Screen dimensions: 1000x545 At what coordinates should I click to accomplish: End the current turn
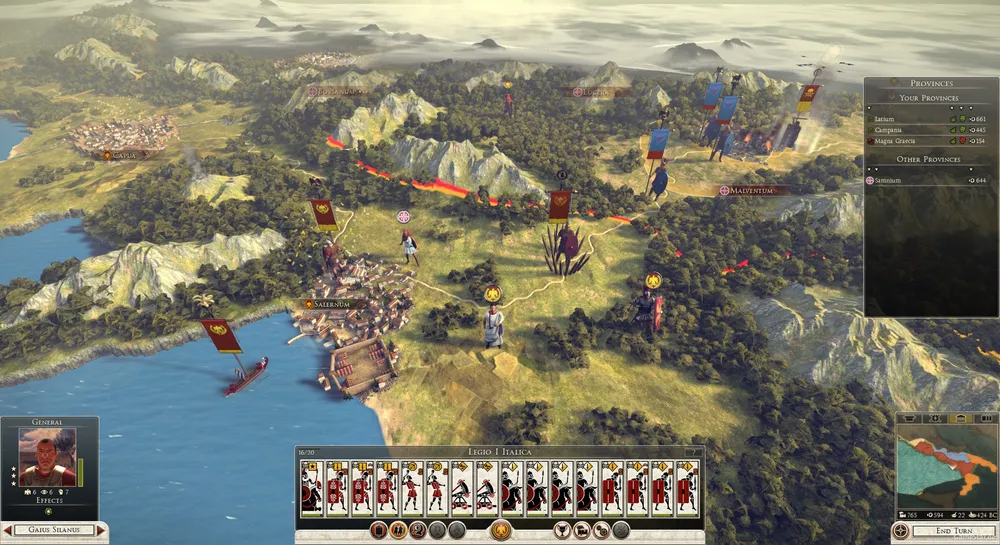click(954, 530)
